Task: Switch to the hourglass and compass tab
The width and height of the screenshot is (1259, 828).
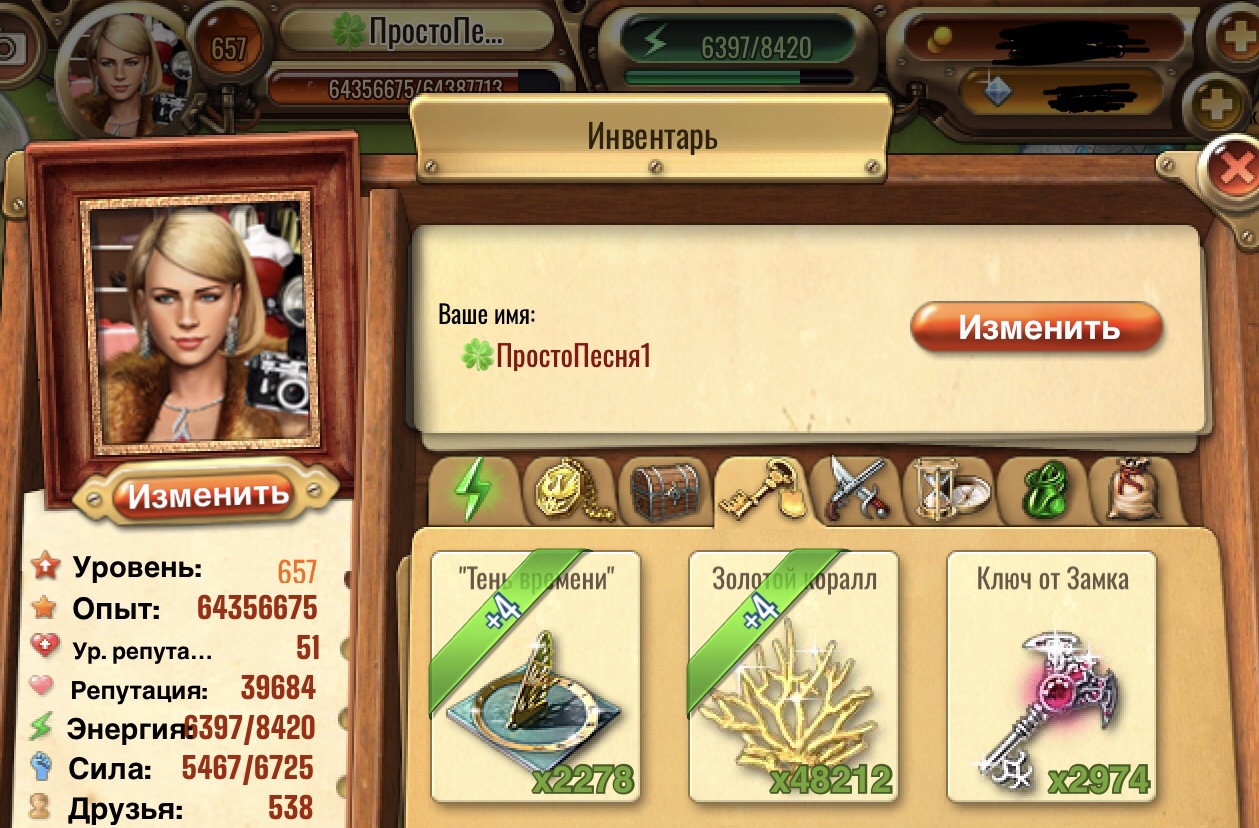Action: (x=946, y=491)
